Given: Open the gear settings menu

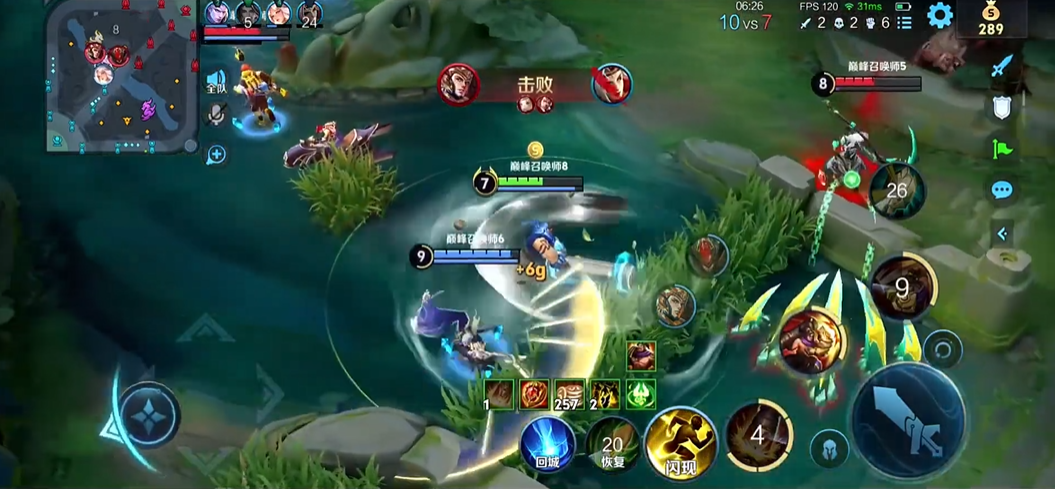Looking at the screenshot, I should coord(939,15).
